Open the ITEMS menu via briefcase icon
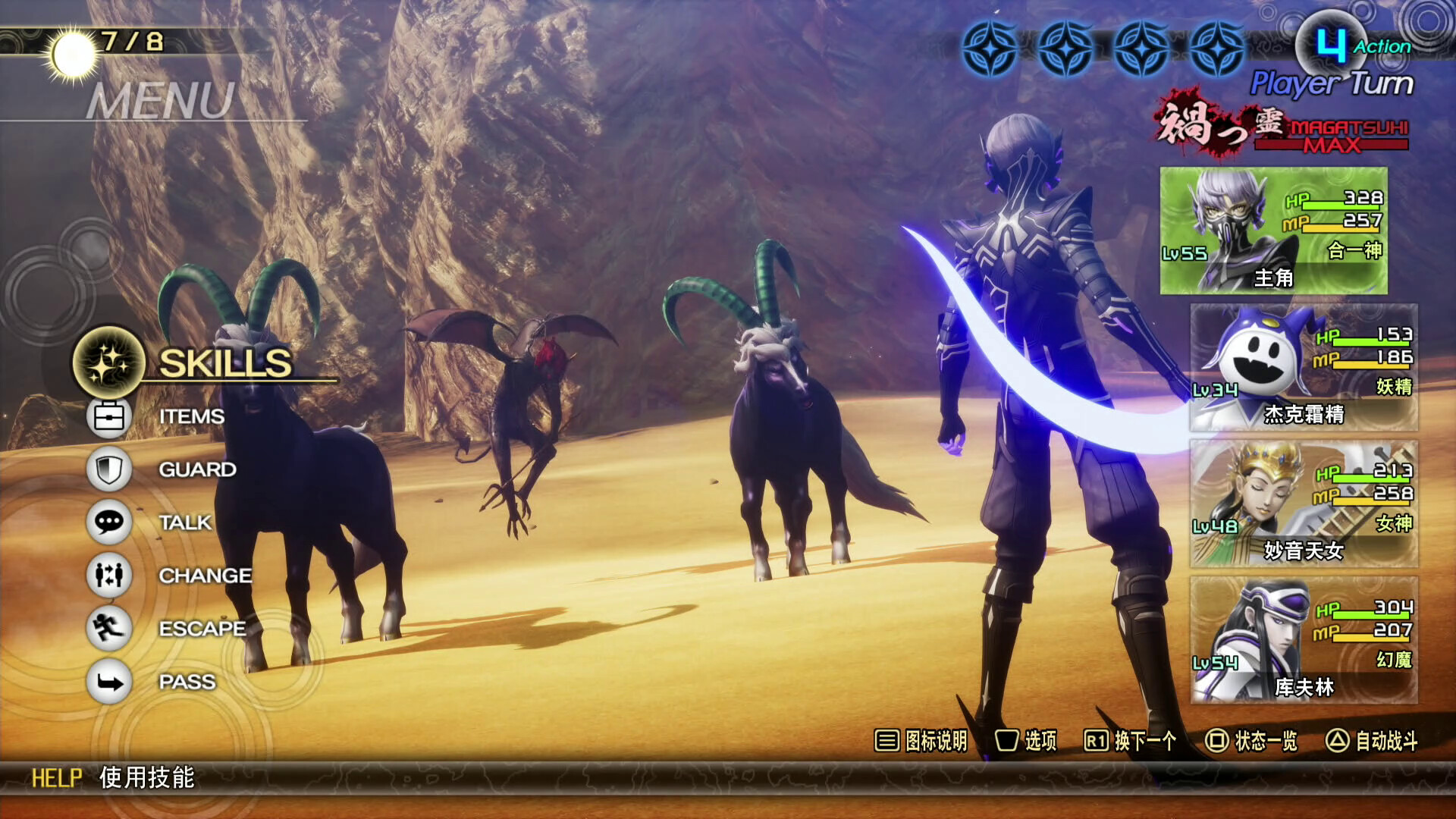 pos(108,416)
